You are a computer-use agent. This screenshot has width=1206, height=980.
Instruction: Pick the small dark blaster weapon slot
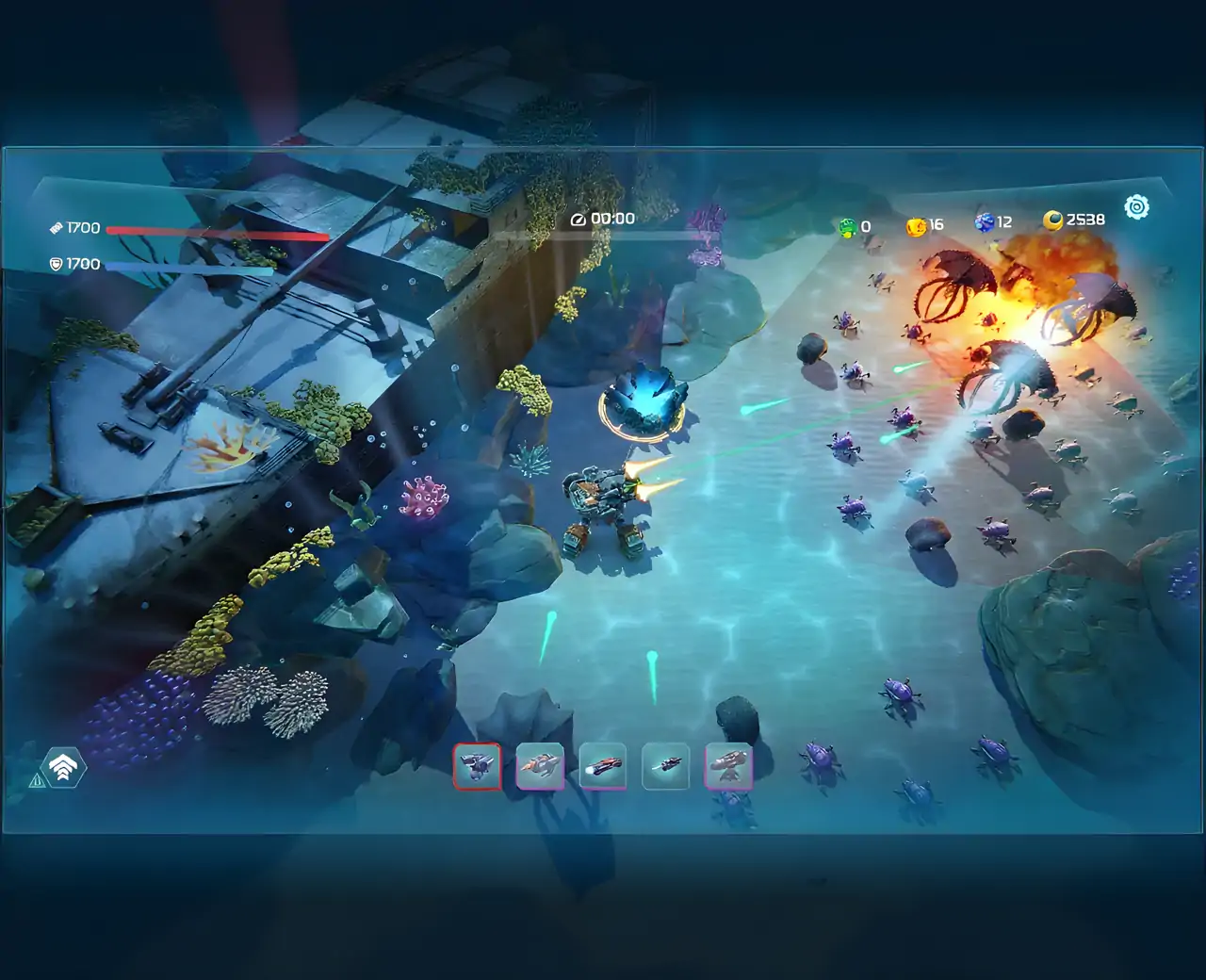coord(666,766)
